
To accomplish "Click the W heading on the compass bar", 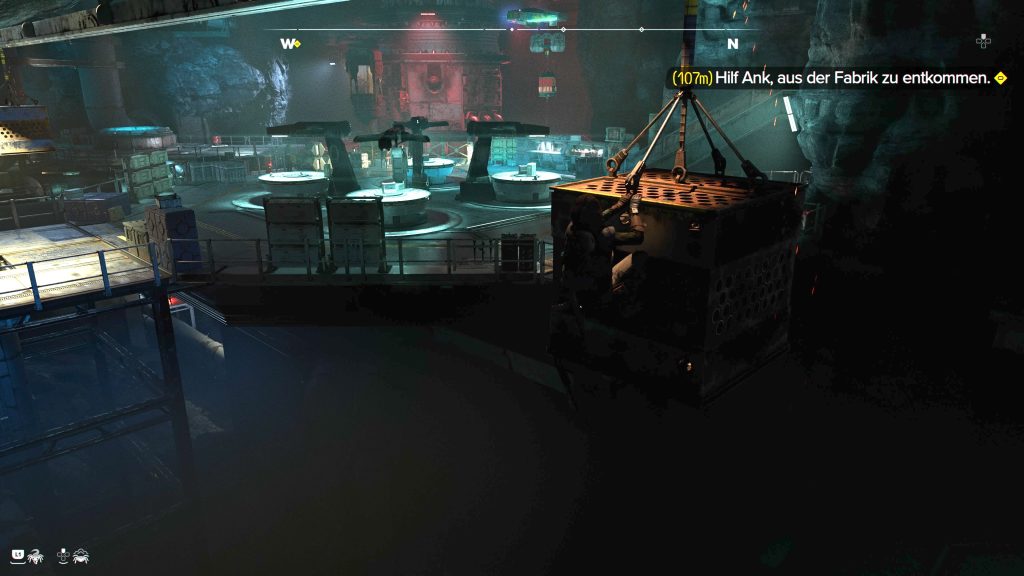I will coord(288,44).
